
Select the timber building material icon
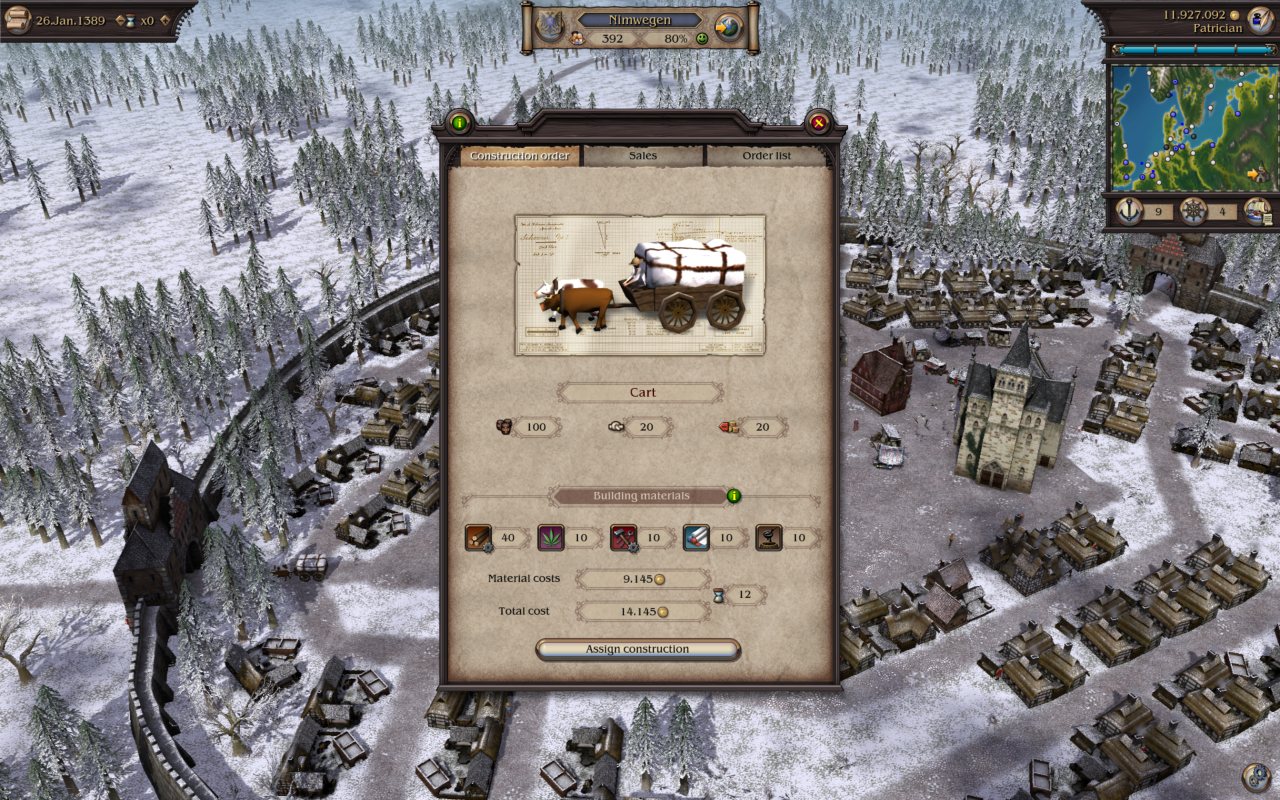[477, 537]
